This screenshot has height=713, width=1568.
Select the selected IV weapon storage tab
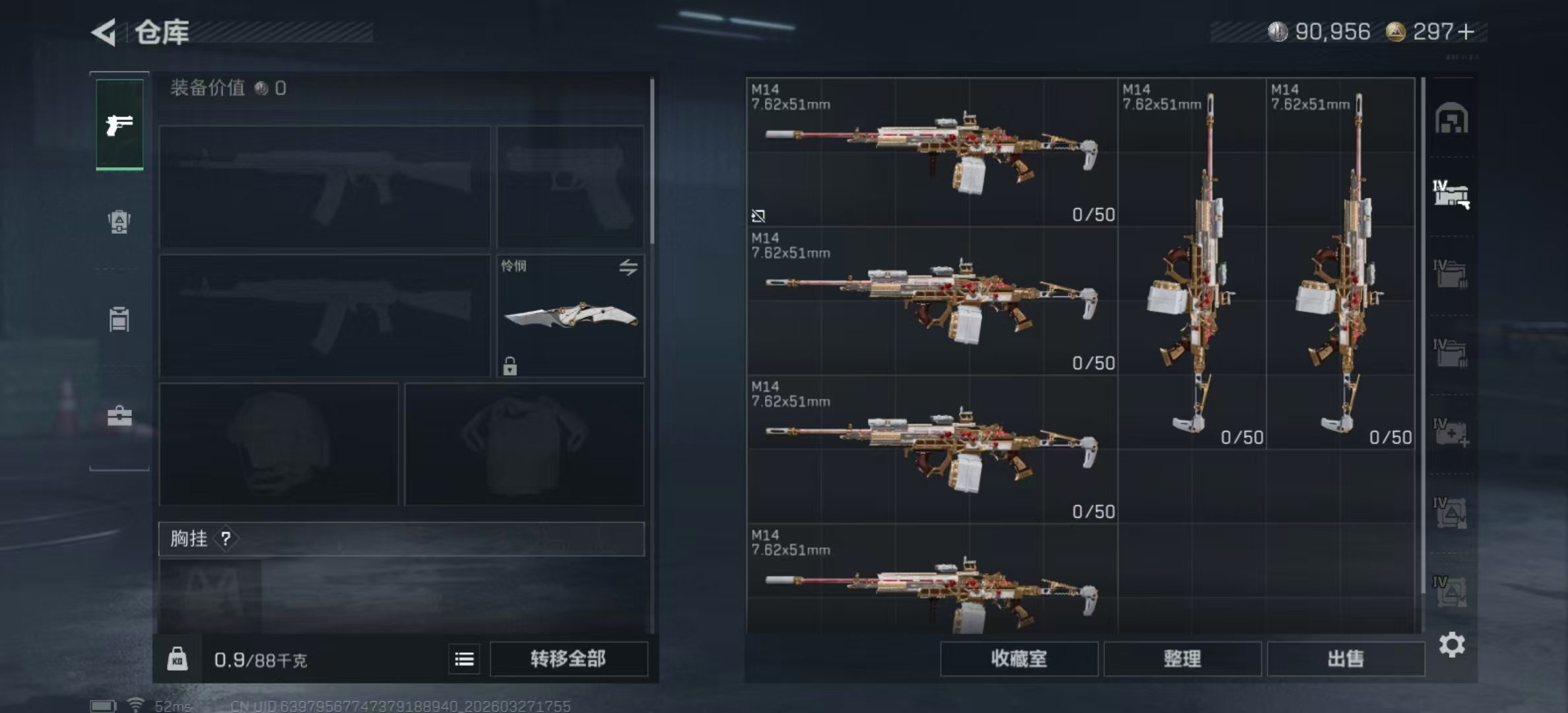tap(1451, 195)
